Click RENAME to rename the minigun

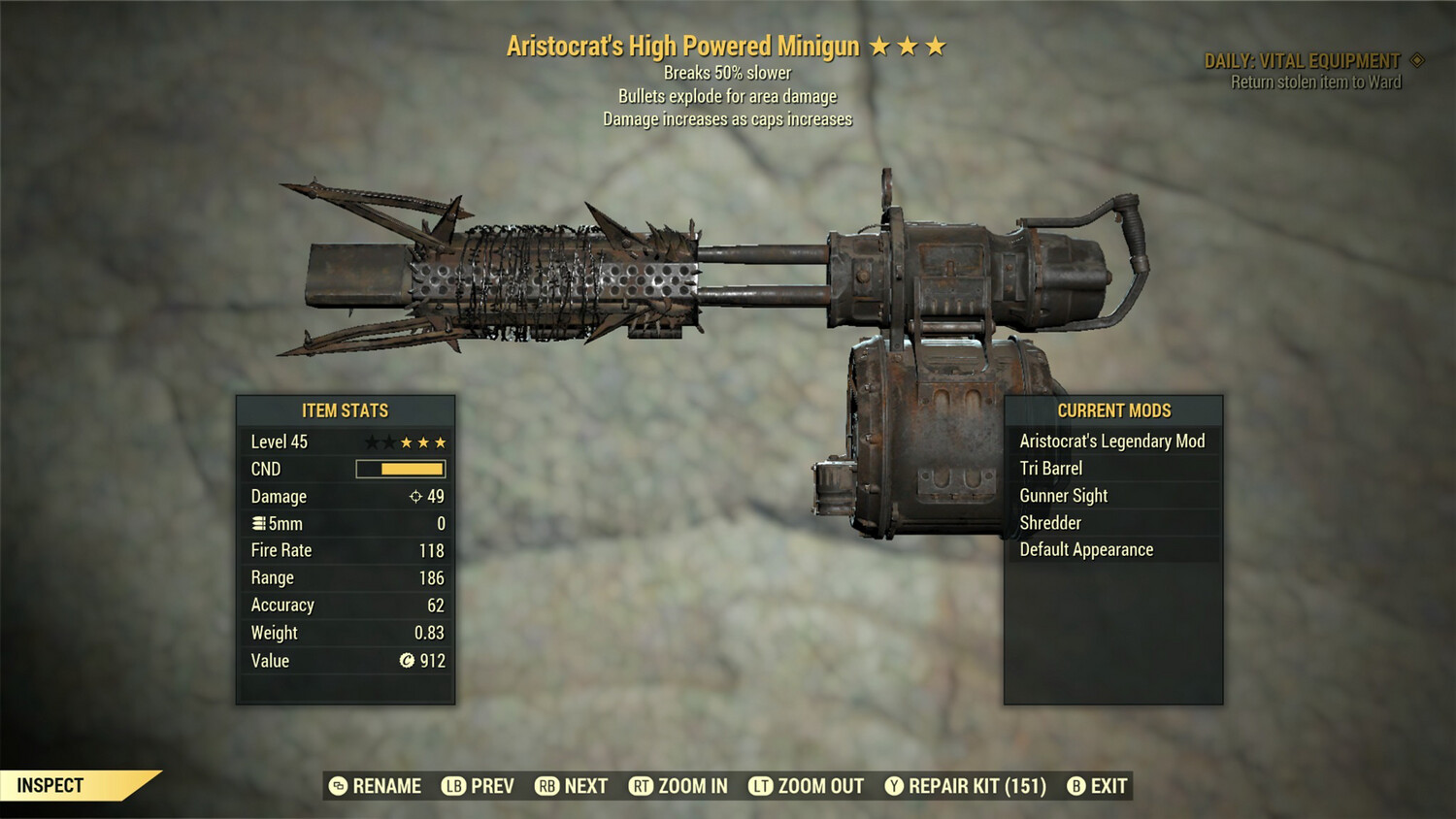click(385, 786)
